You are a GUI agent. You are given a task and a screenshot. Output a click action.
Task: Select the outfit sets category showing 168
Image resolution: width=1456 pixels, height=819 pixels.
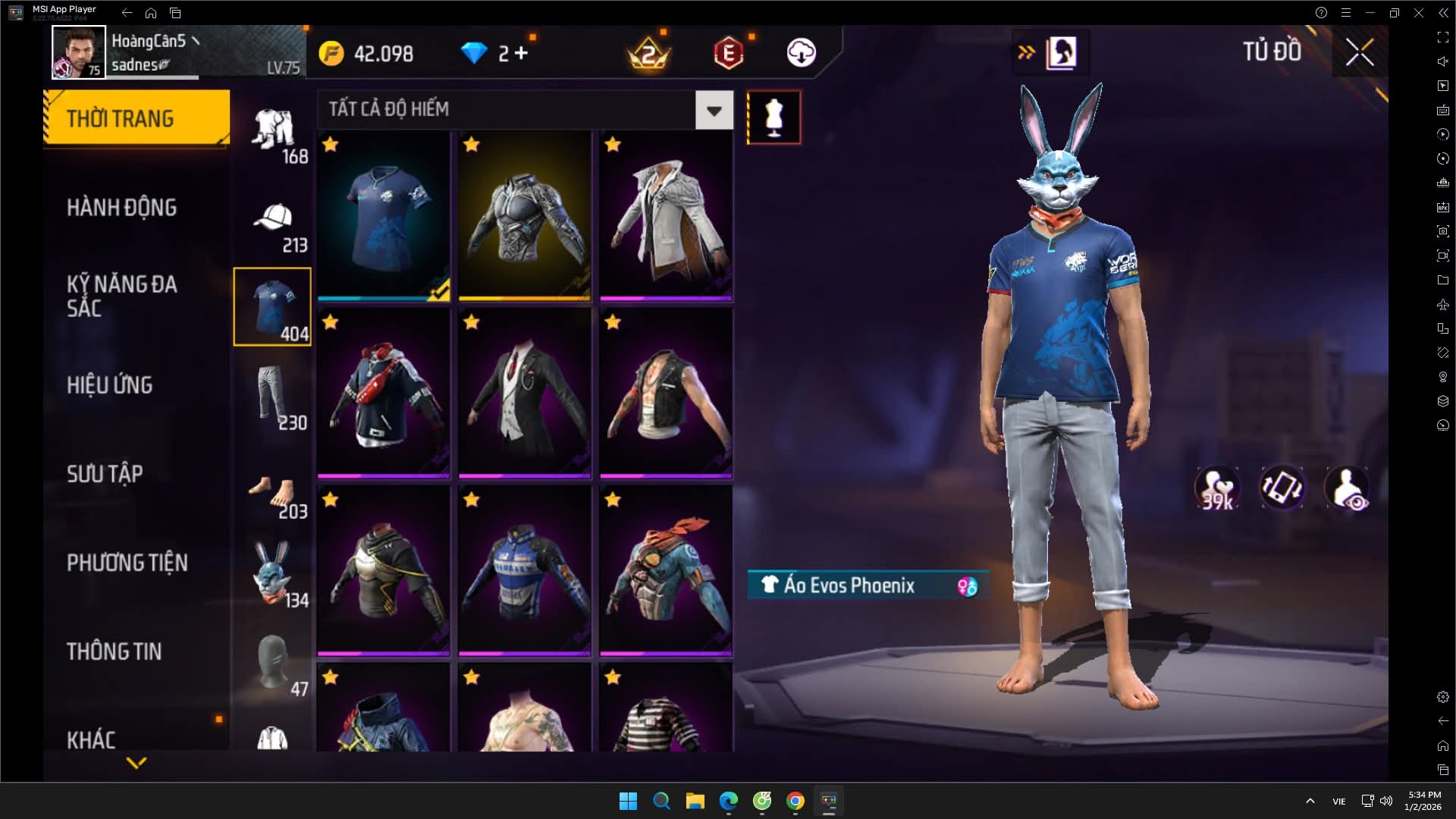click(x=273, y=134)
